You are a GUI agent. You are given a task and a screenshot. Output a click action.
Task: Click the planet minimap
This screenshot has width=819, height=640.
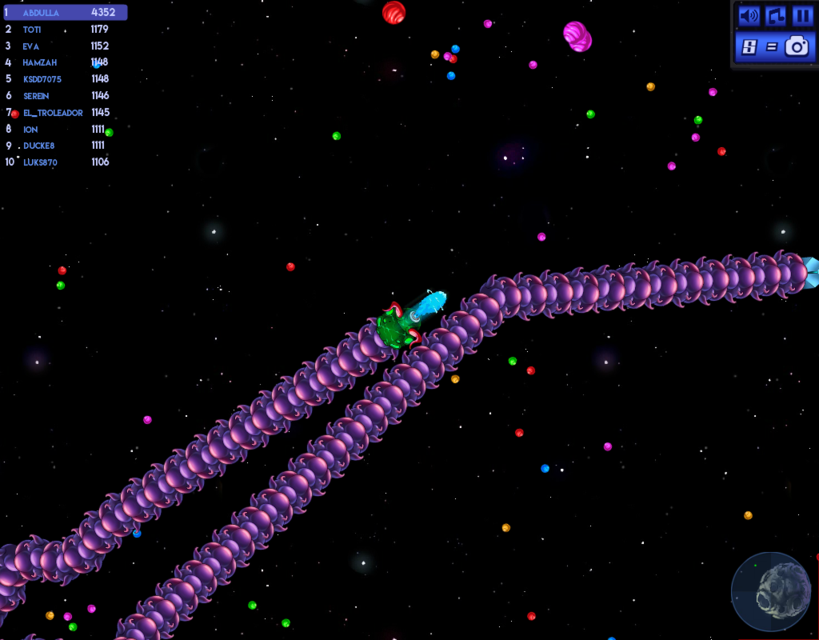771,591
